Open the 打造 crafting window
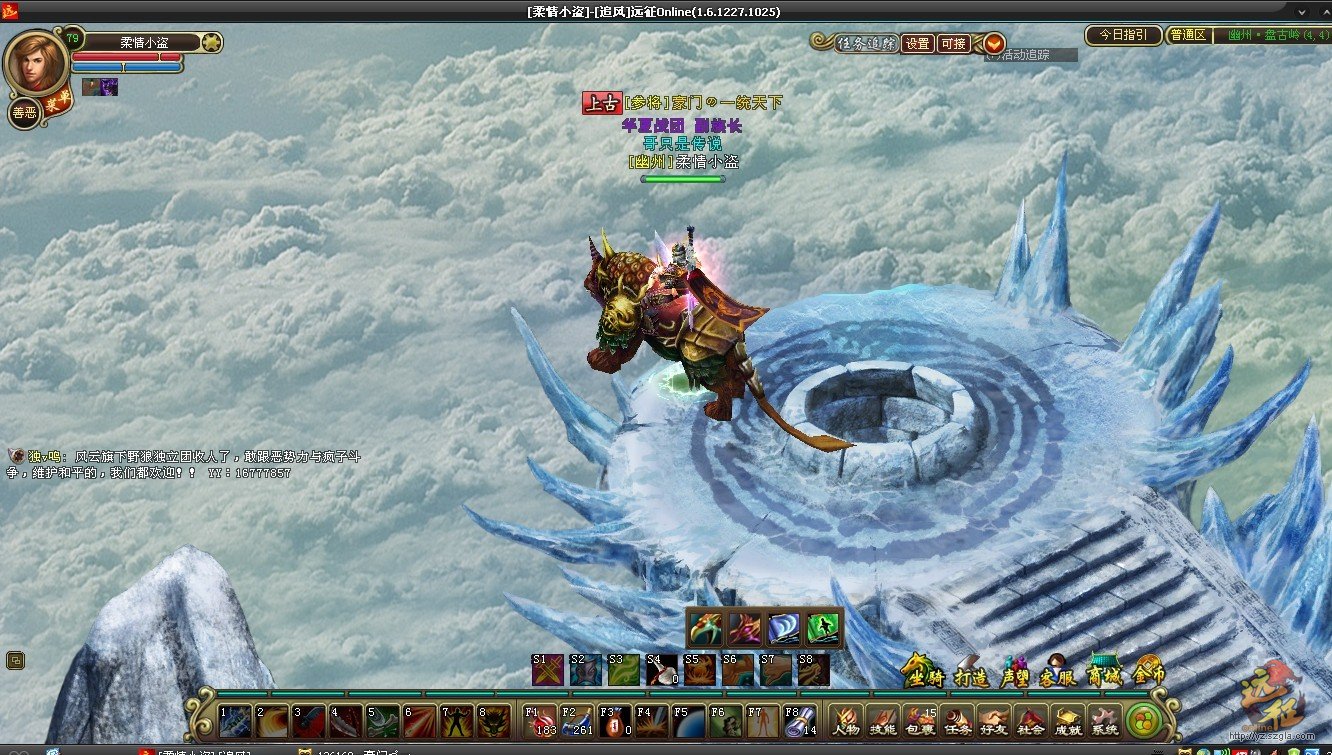This screenshot has width=1332, height=755. pos(970,673)
